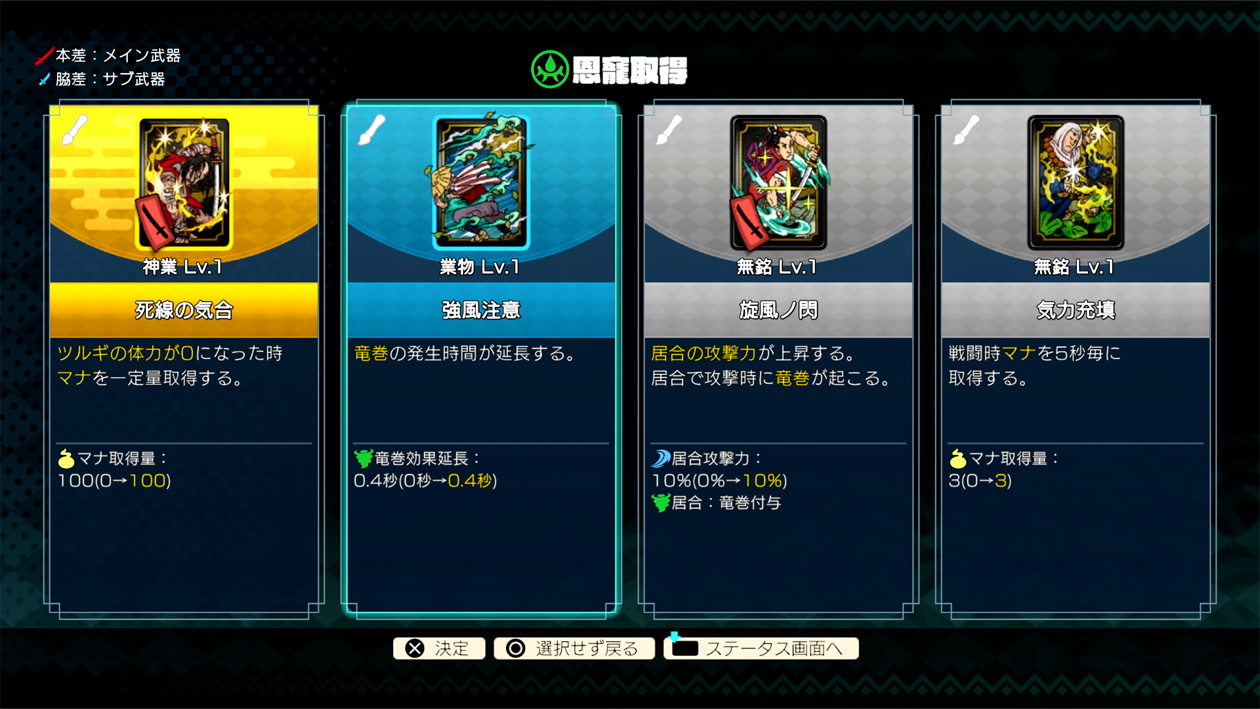Choose the 強風注意 boon card
The height and width of the screenshot is (709, 1260).
point(481,358)
